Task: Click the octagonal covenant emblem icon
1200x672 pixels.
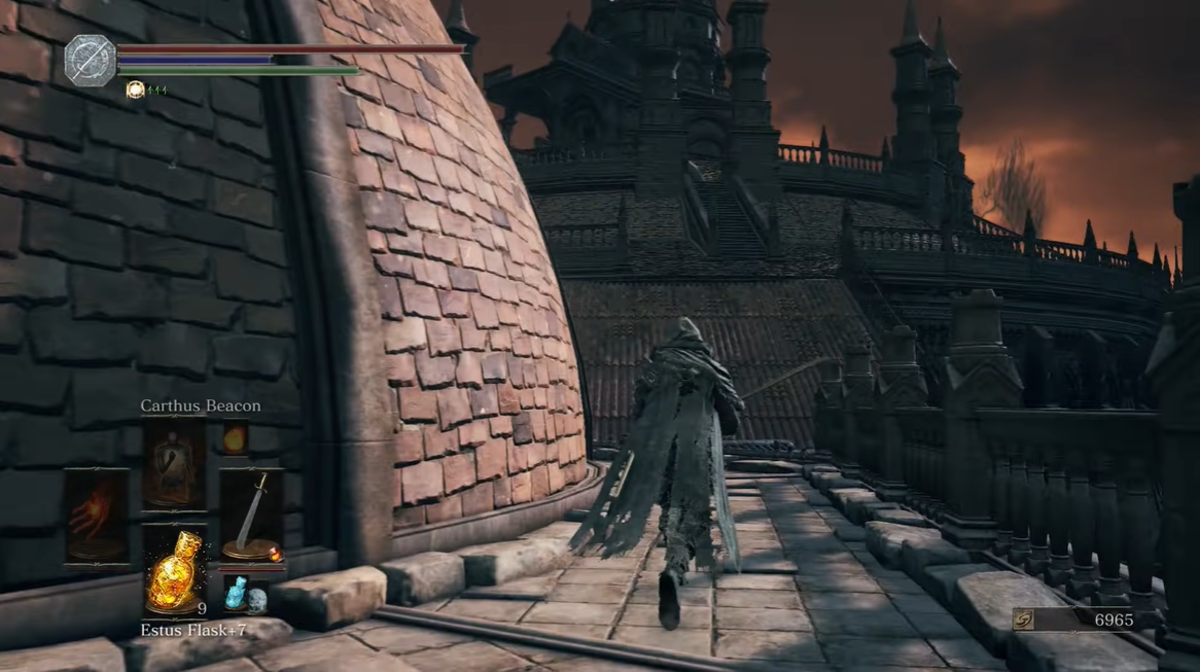Action: pyautogui.click(x=91, y=60)
